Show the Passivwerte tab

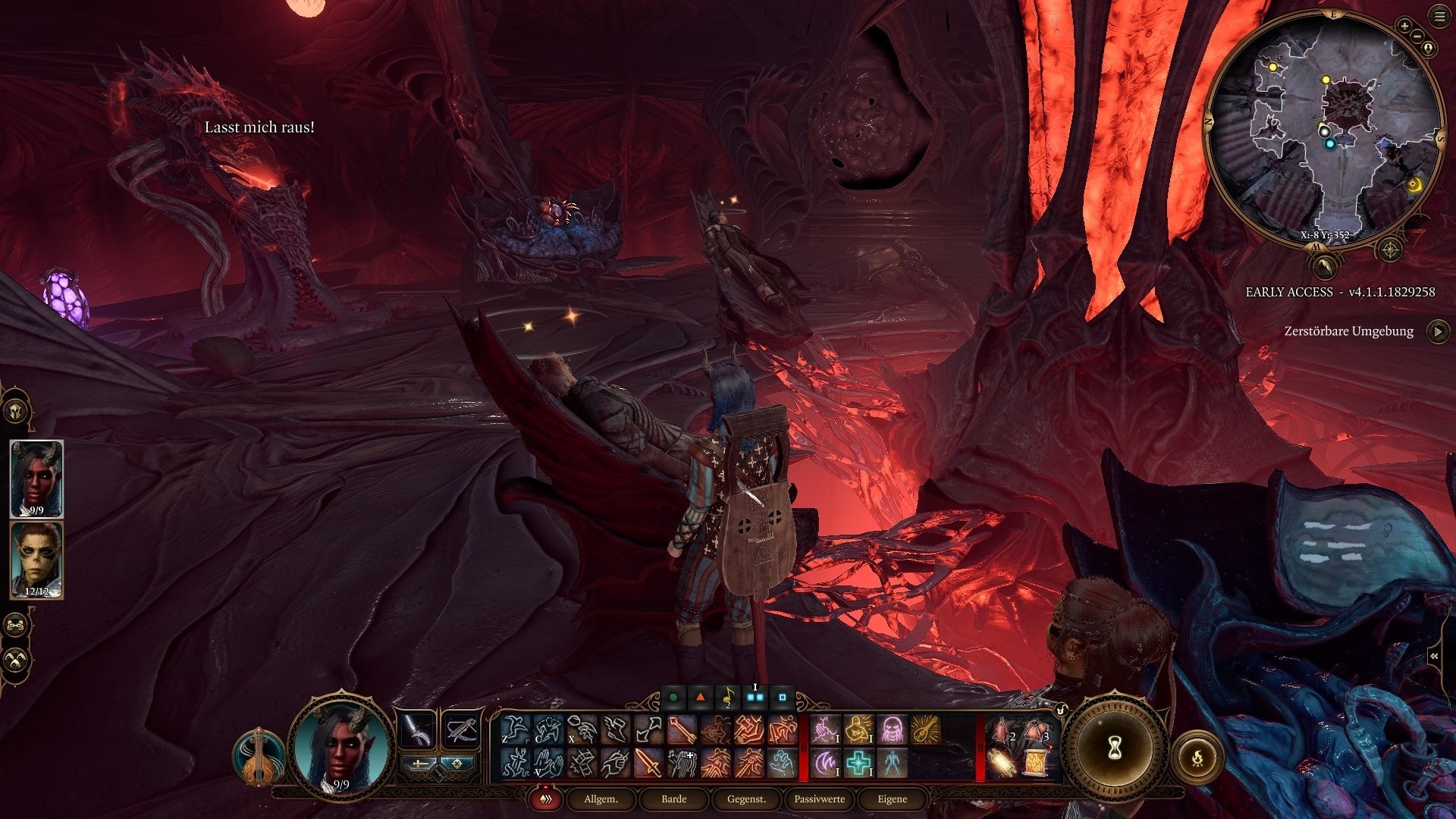(819, 799)
